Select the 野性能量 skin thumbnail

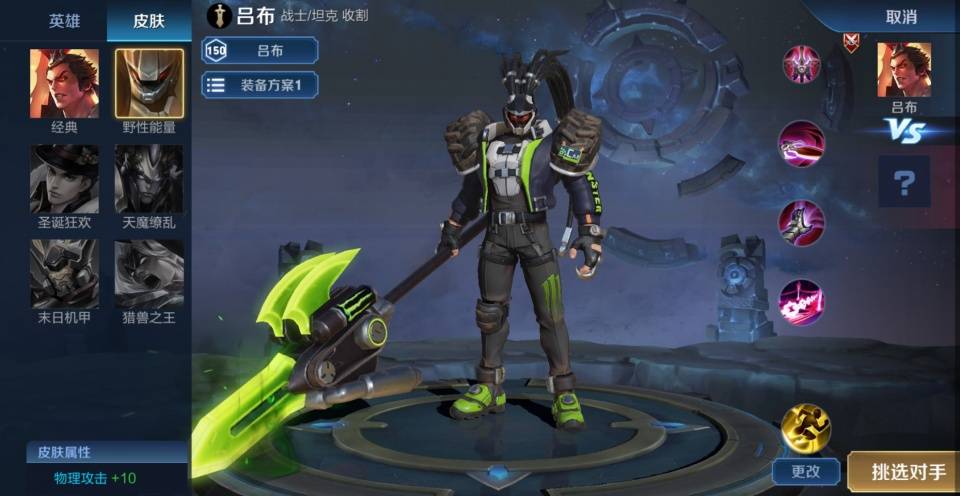(149, 83)
